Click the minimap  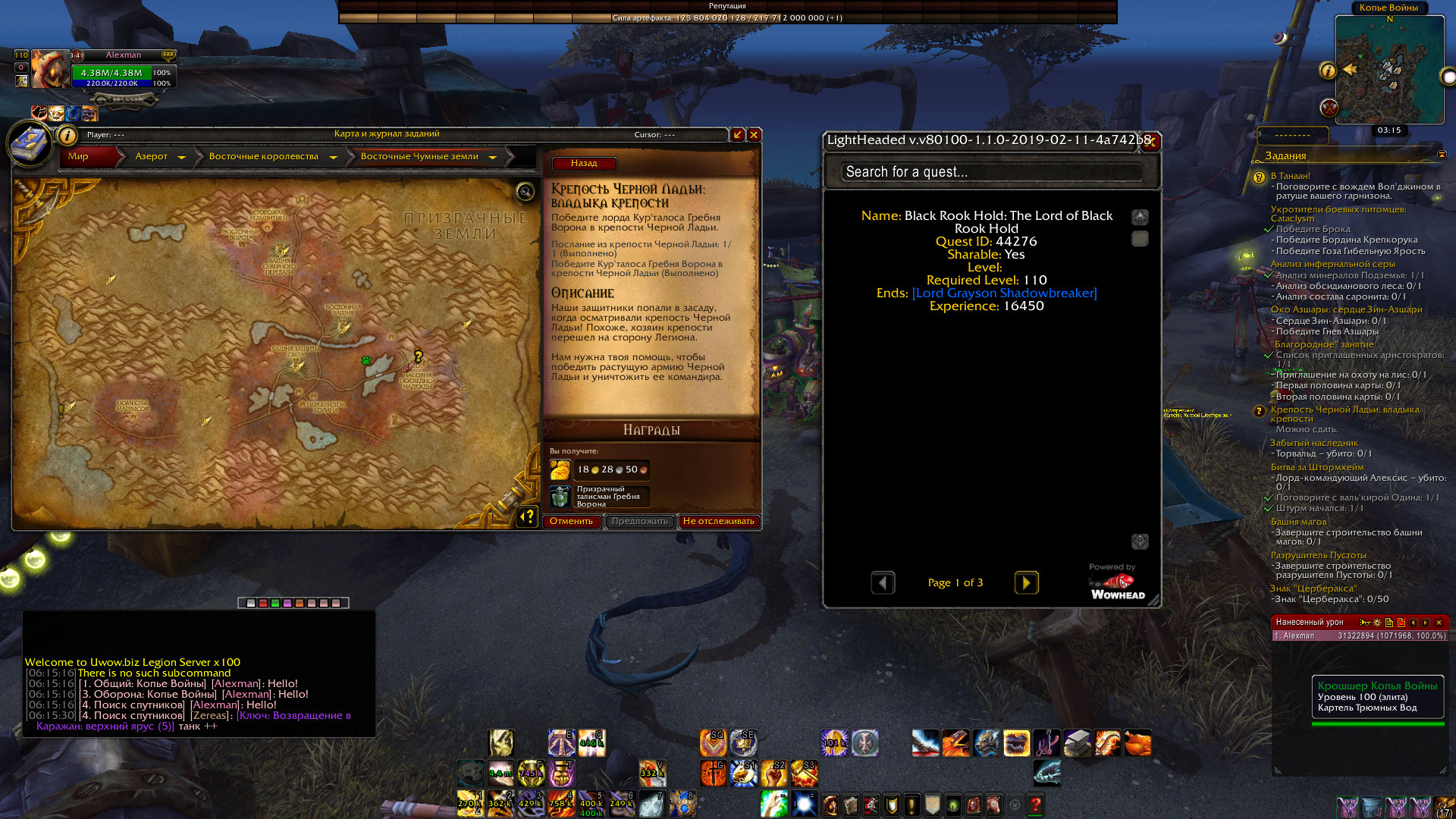pos(1389,71)
